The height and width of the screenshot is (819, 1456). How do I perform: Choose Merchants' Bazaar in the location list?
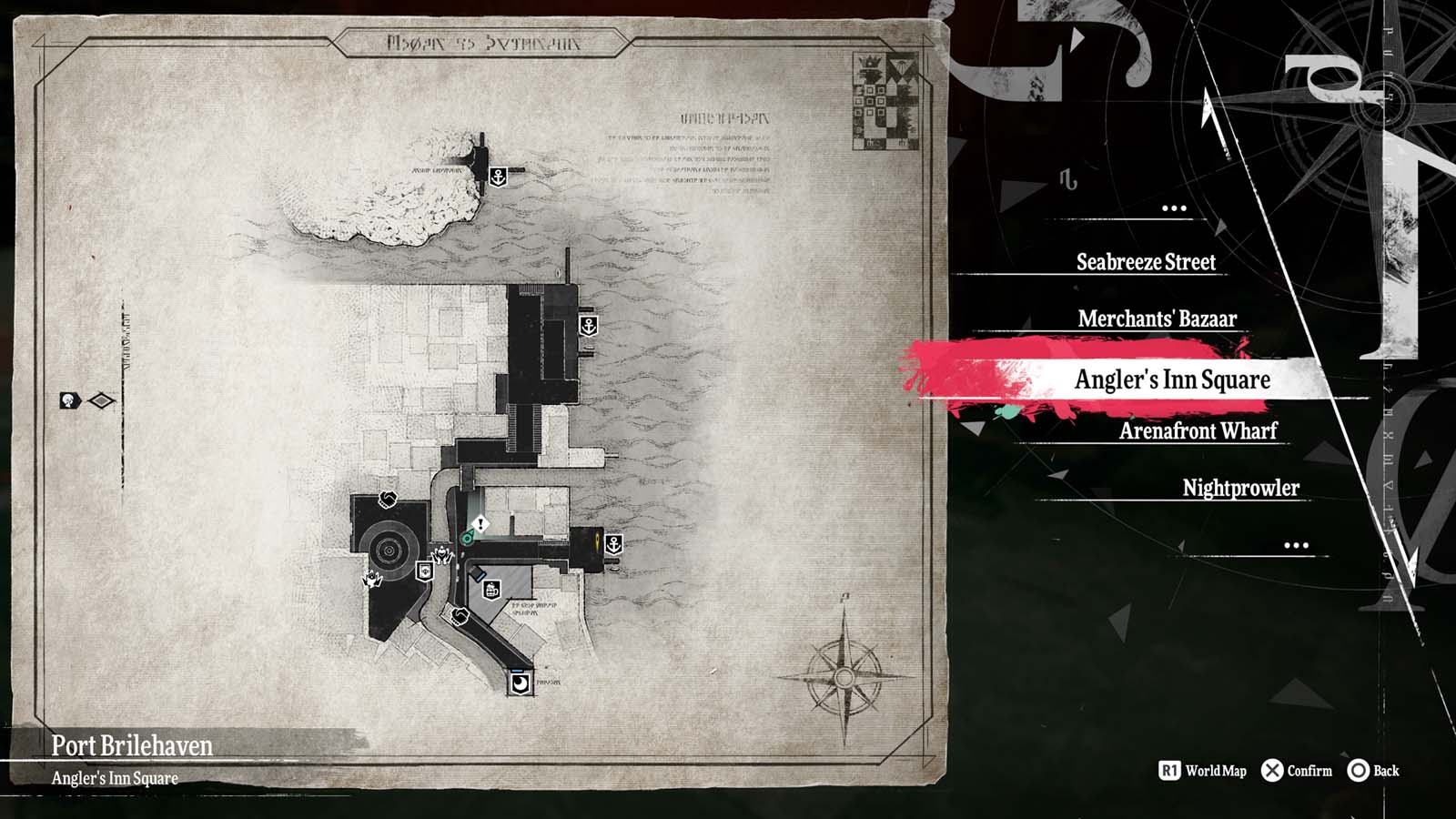(x=1157, y=319)
